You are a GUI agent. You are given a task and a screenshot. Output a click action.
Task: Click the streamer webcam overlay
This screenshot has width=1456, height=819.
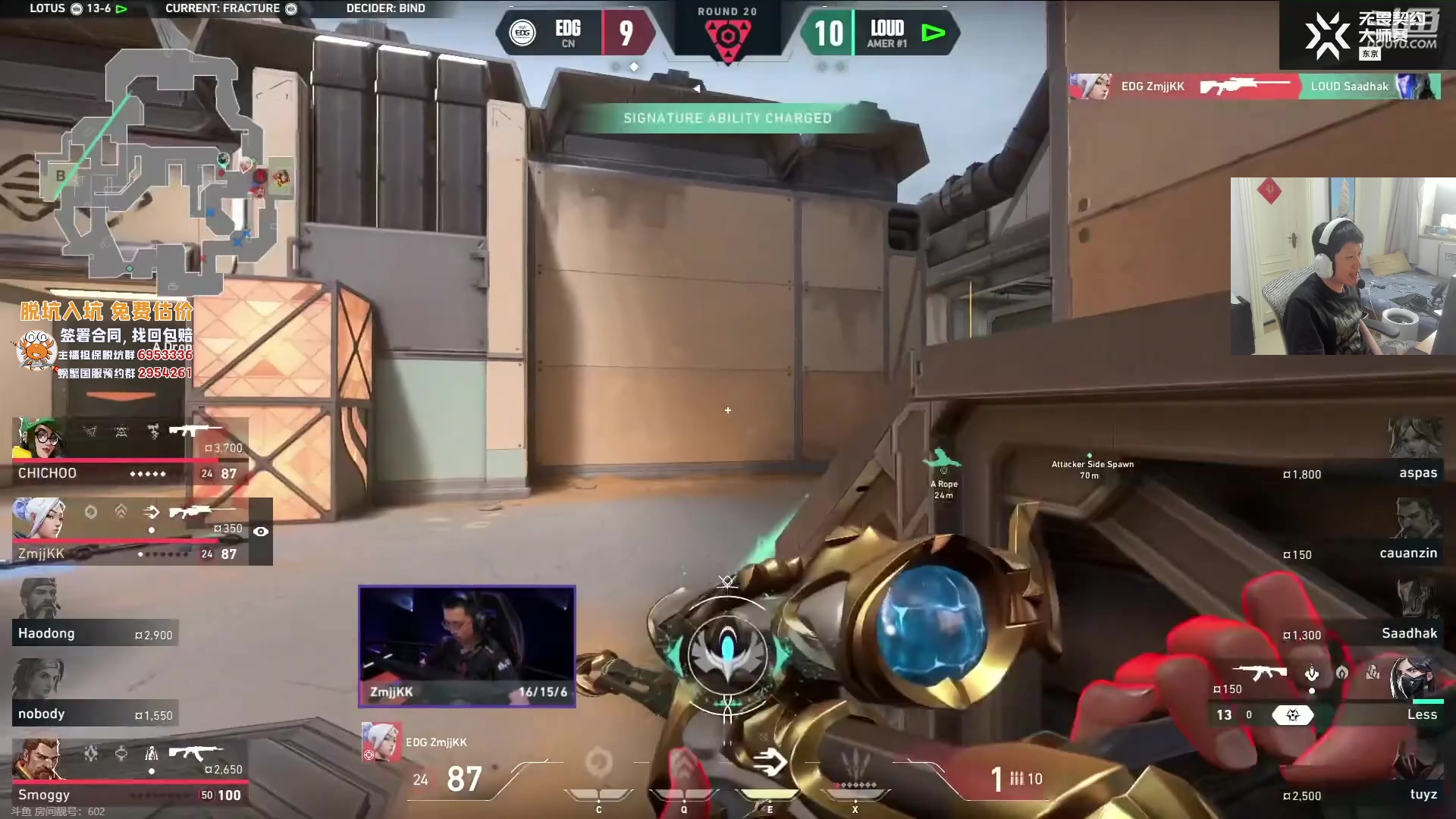1342,266
